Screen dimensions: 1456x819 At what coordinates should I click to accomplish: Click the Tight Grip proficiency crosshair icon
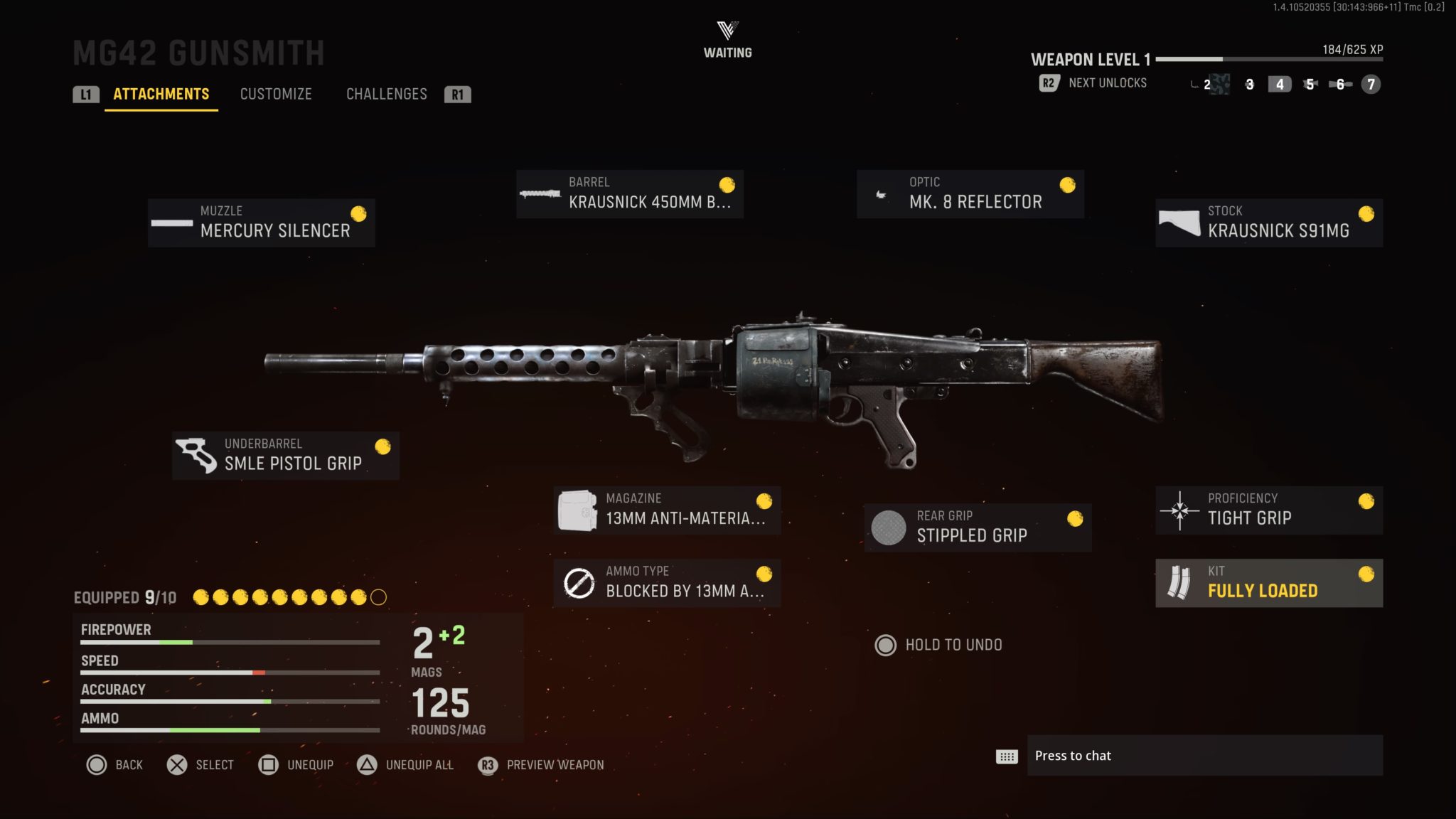point(1179,509)
